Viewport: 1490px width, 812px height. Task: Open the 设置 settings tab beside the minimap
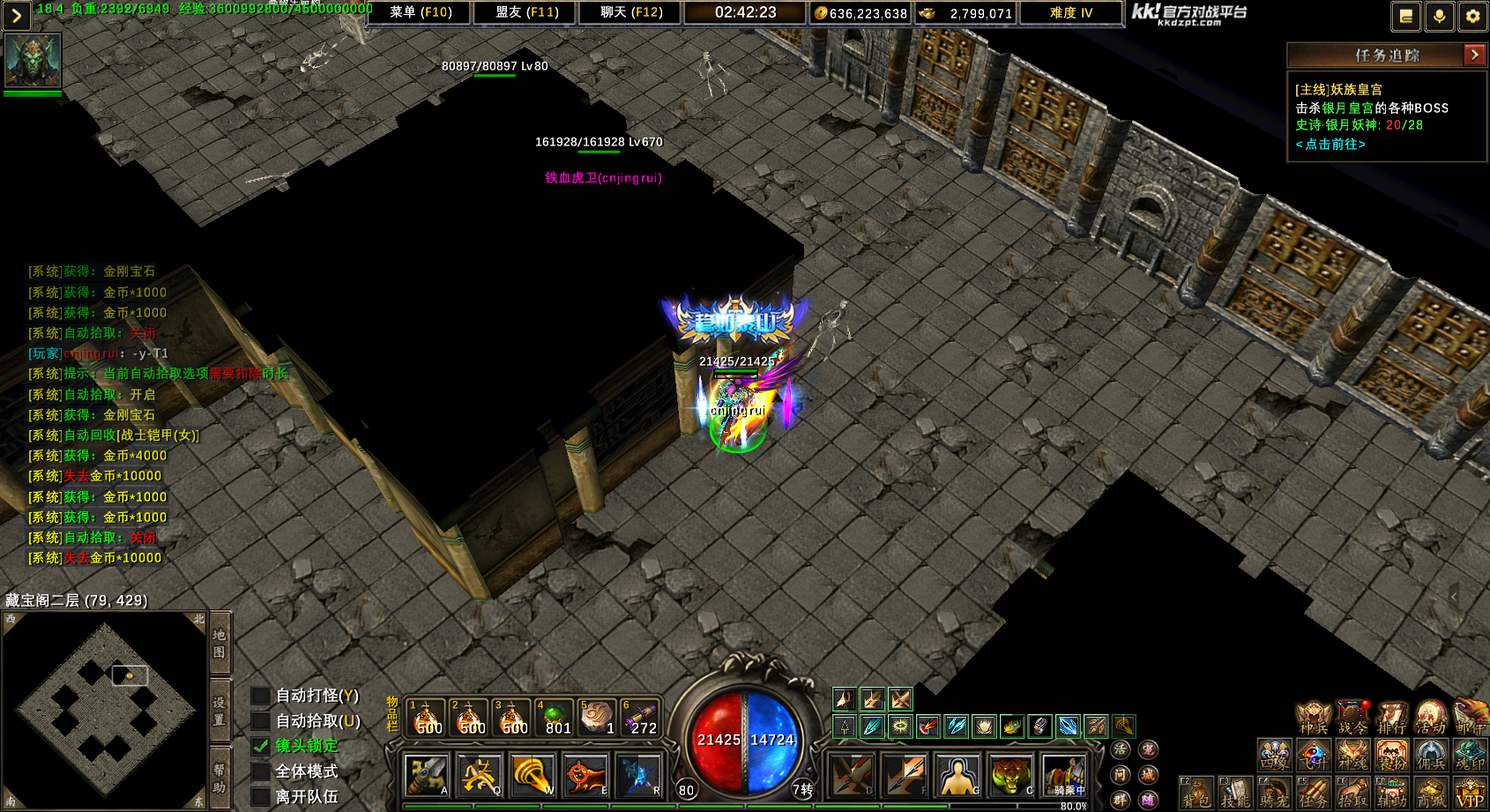coord(220,711)
